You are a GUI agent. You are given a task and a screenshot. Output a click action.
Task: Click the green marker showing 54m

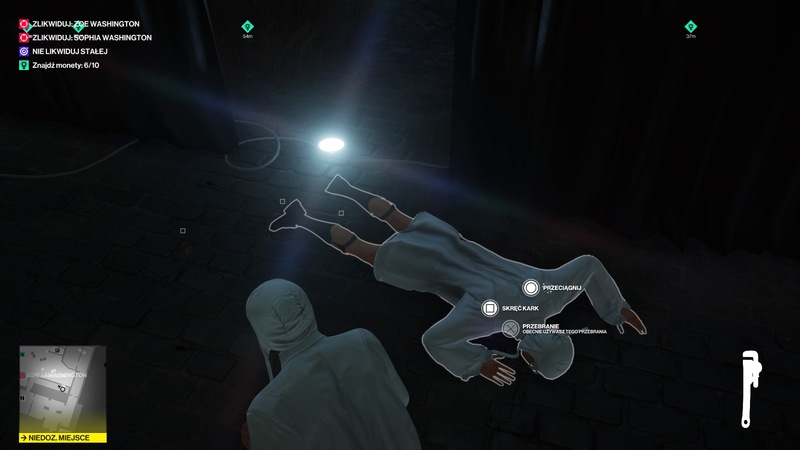click(x=247, y=27)
